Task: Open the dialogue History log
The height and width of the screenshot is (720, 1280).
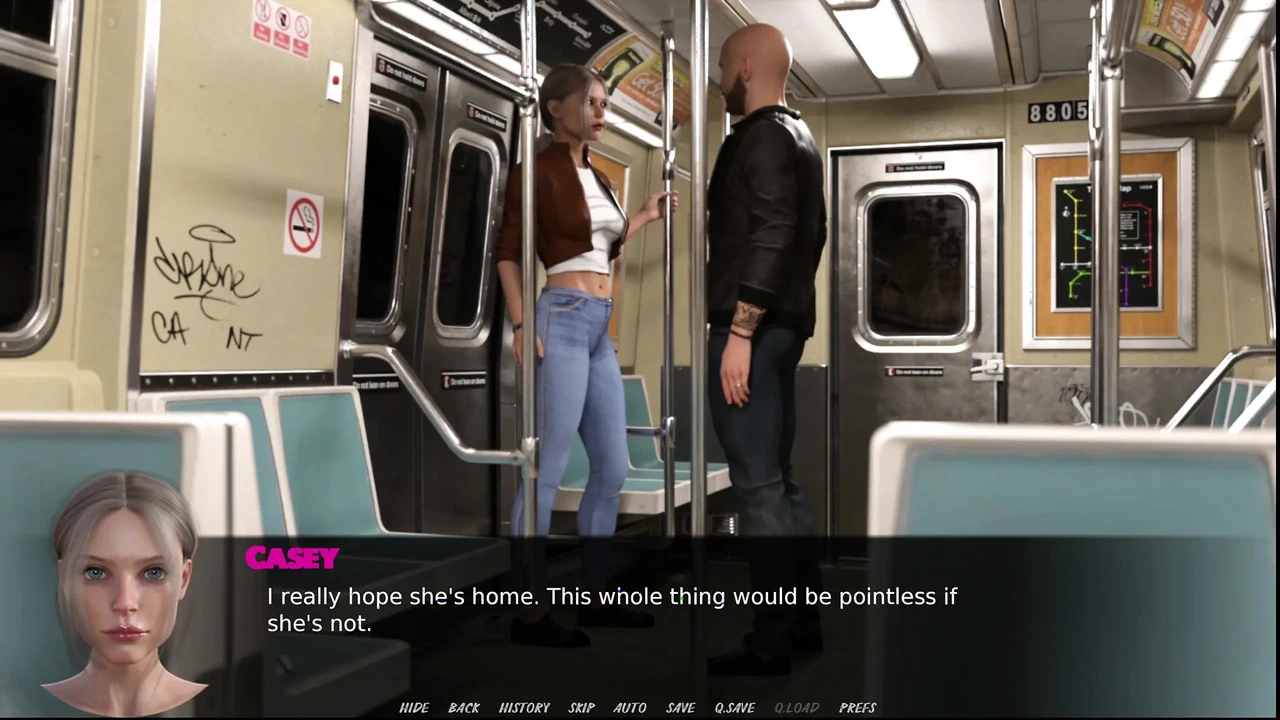Action: 524,708
